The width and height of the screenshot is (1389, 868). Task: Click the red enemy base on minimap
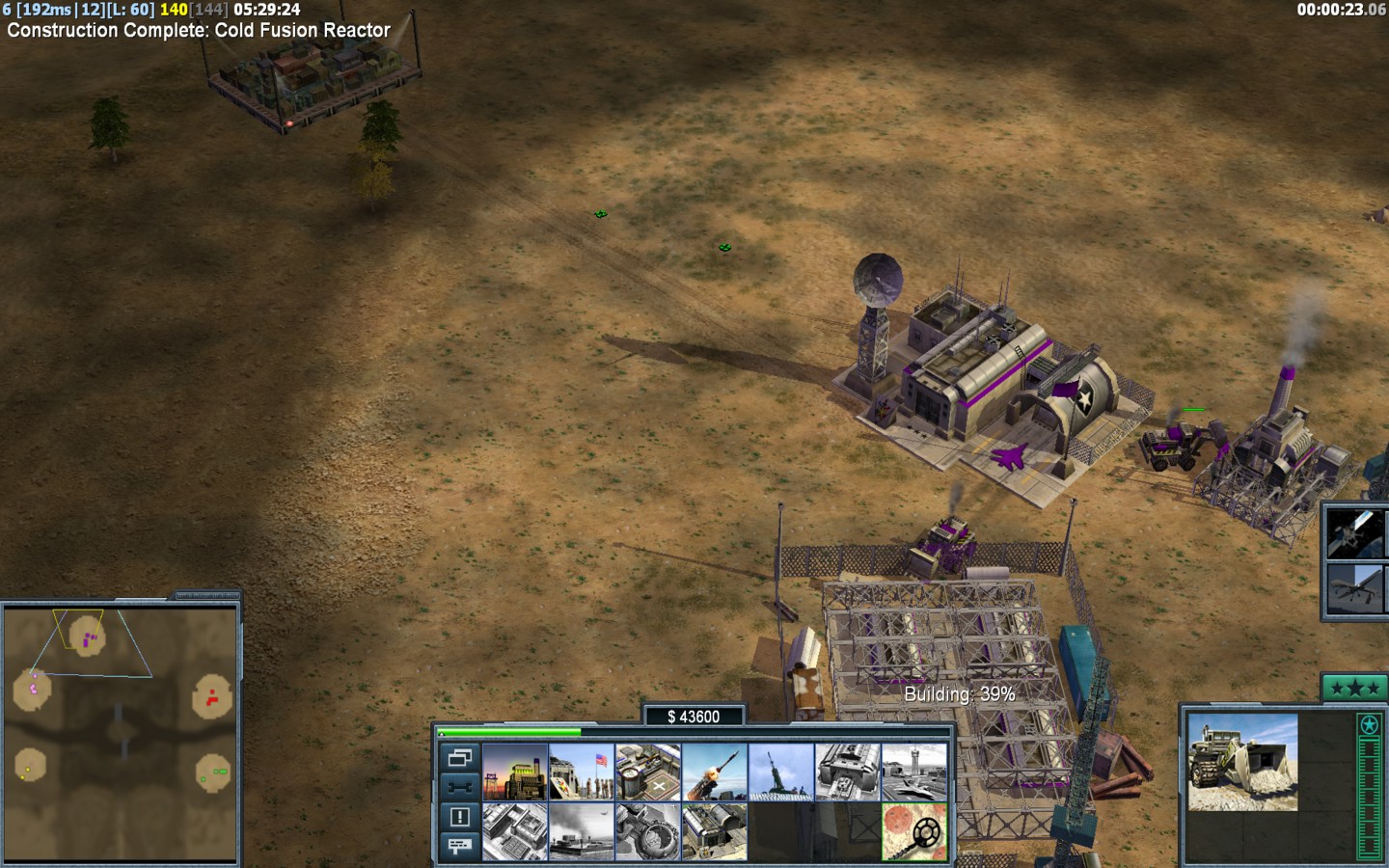(212, 696)
